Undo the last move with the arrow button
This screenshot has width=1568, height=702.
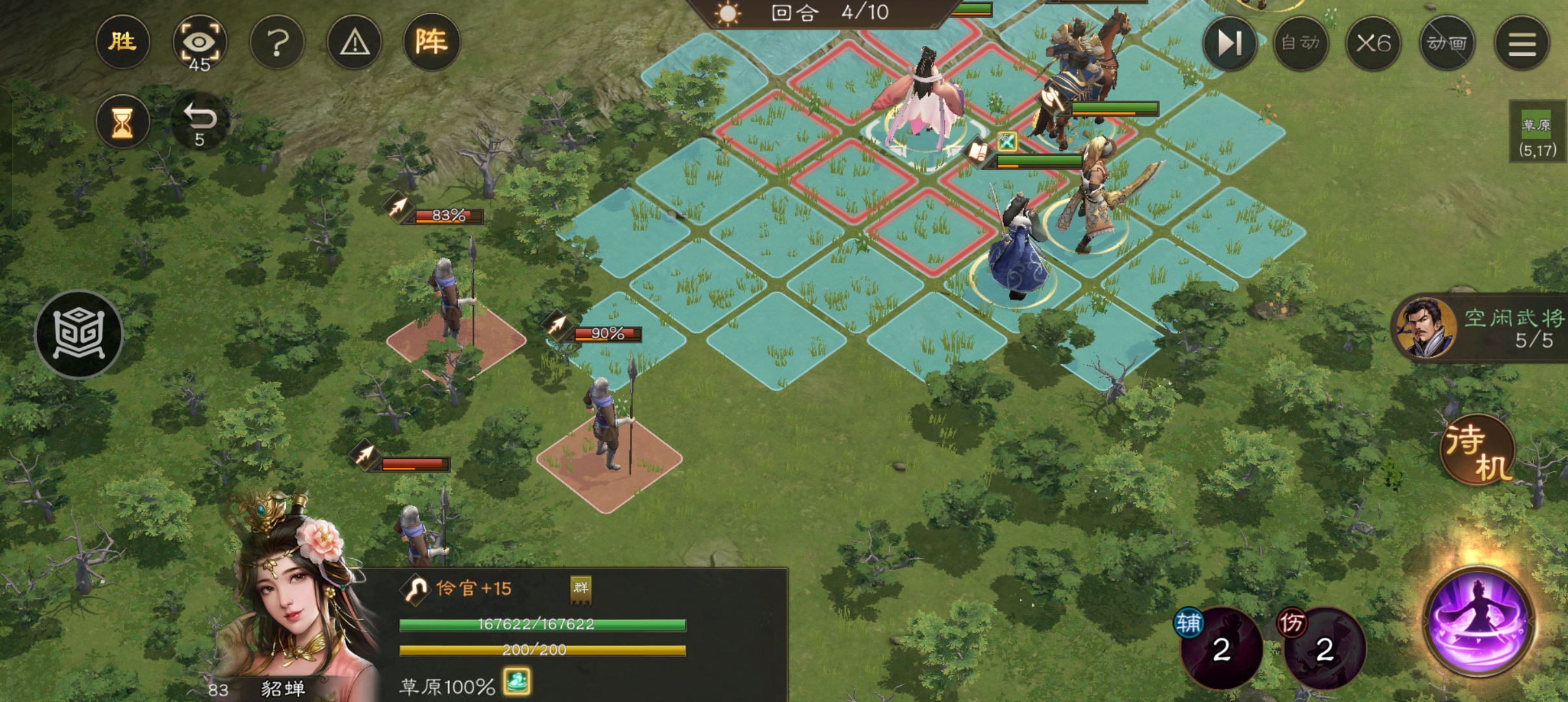199,122
